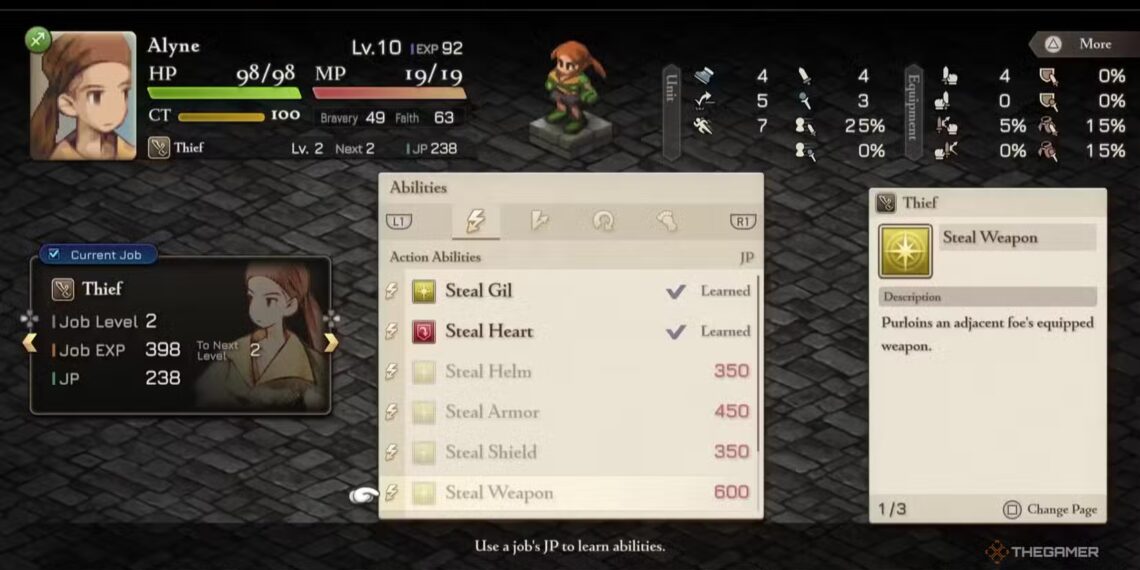This screenshot has width=1140, height=570.
Task: Open the second abilities tab with the bolt icon
Action: tap(540, 221)
